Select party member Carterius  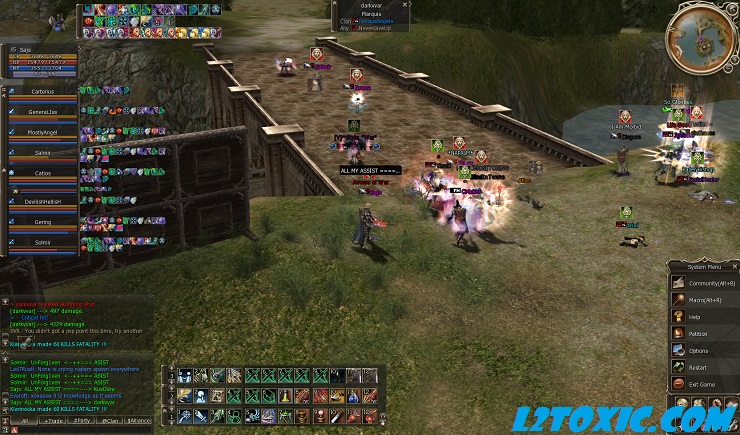point(41,90)
